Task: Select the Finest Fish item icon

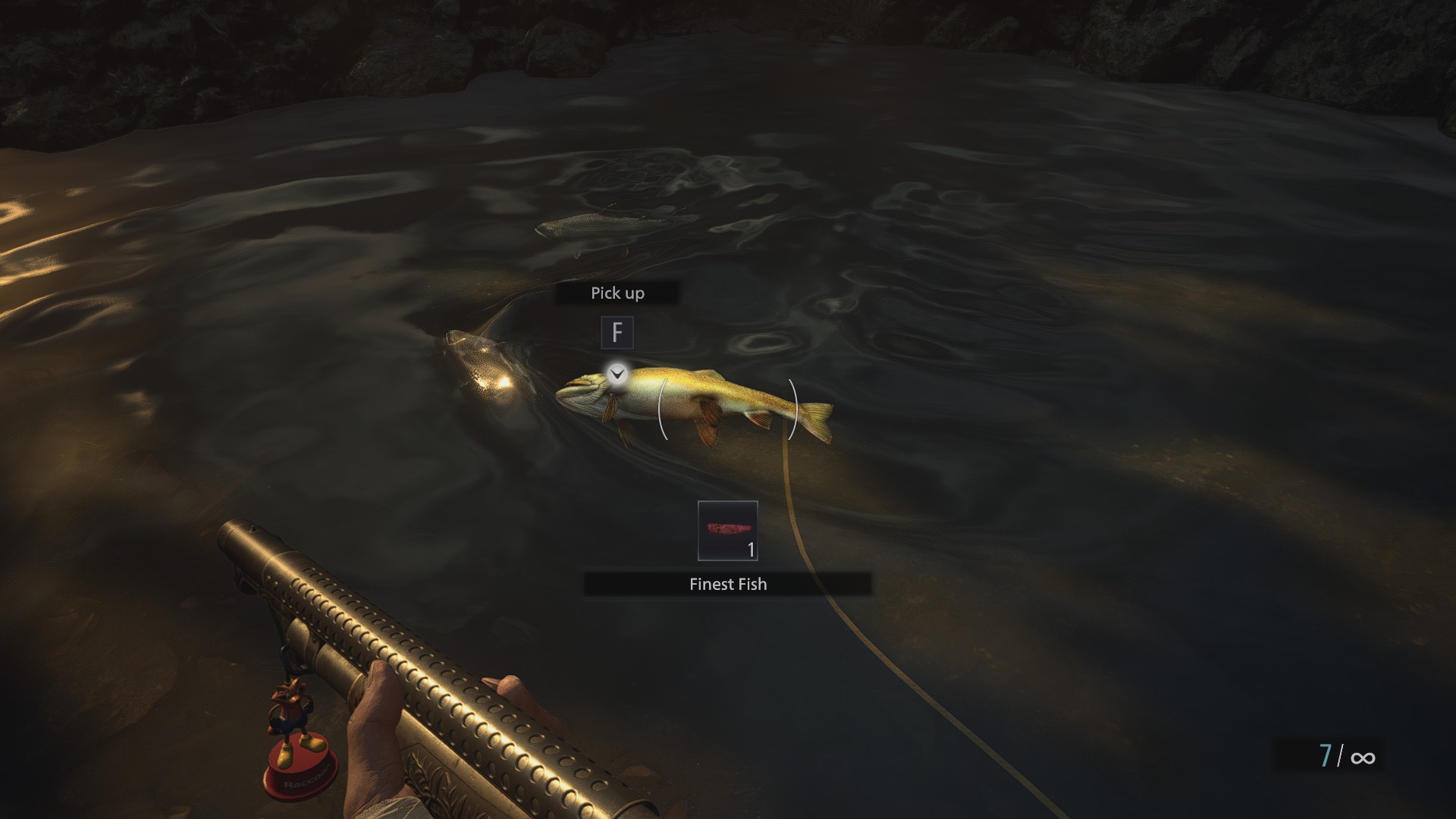Action: coord(727,531)
